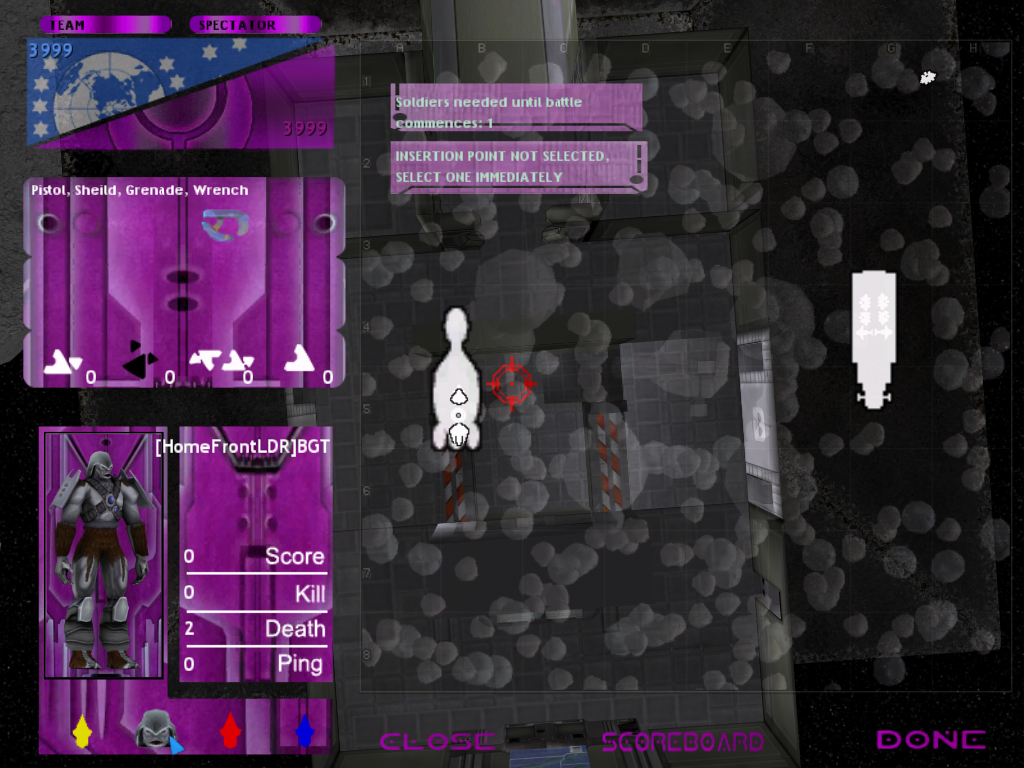Open the SCOREBOARD
Image resolution: width=1024 pixels, height=768 pixels.
682,741
